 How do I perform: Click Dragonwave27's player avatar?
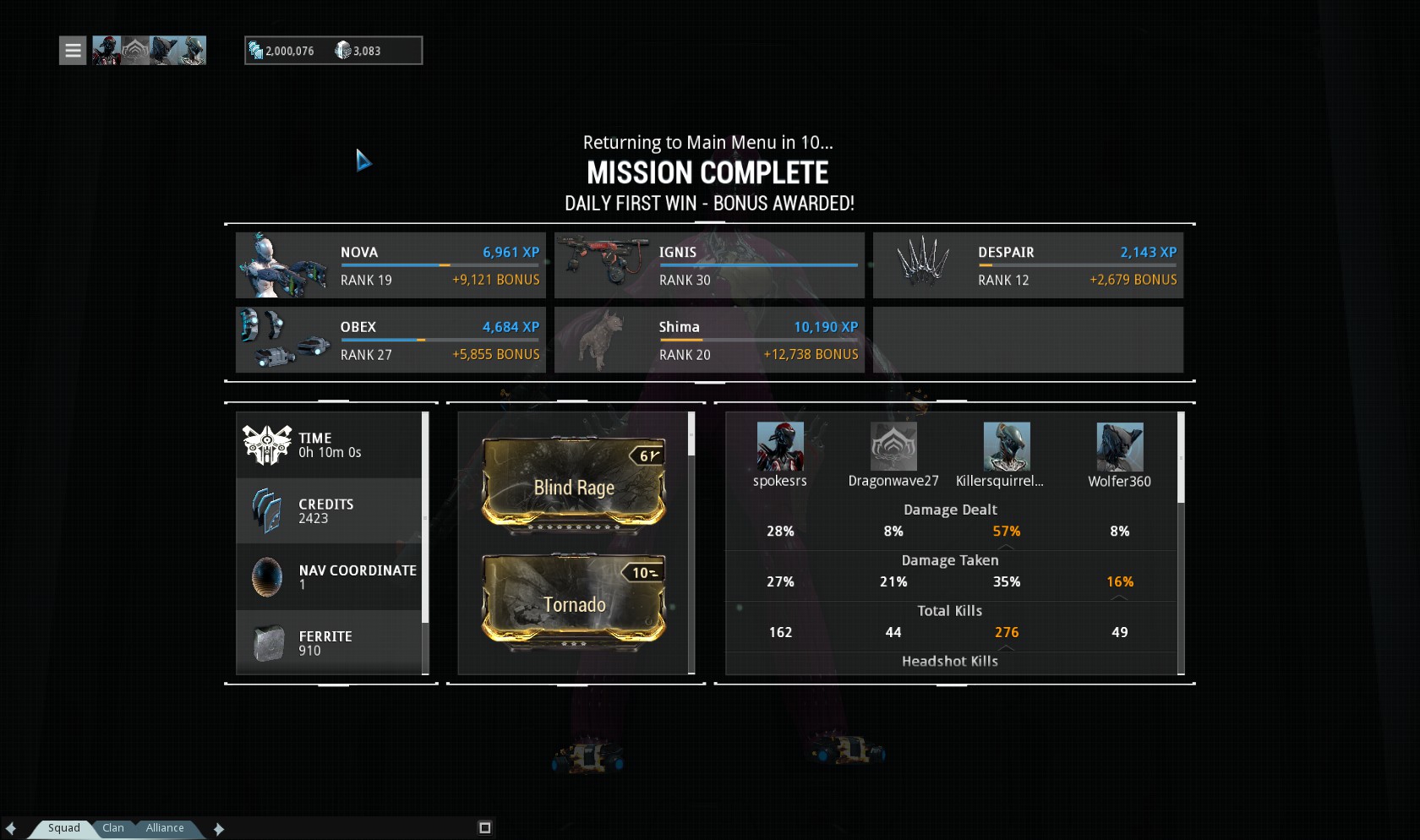(x=893, y=446)
